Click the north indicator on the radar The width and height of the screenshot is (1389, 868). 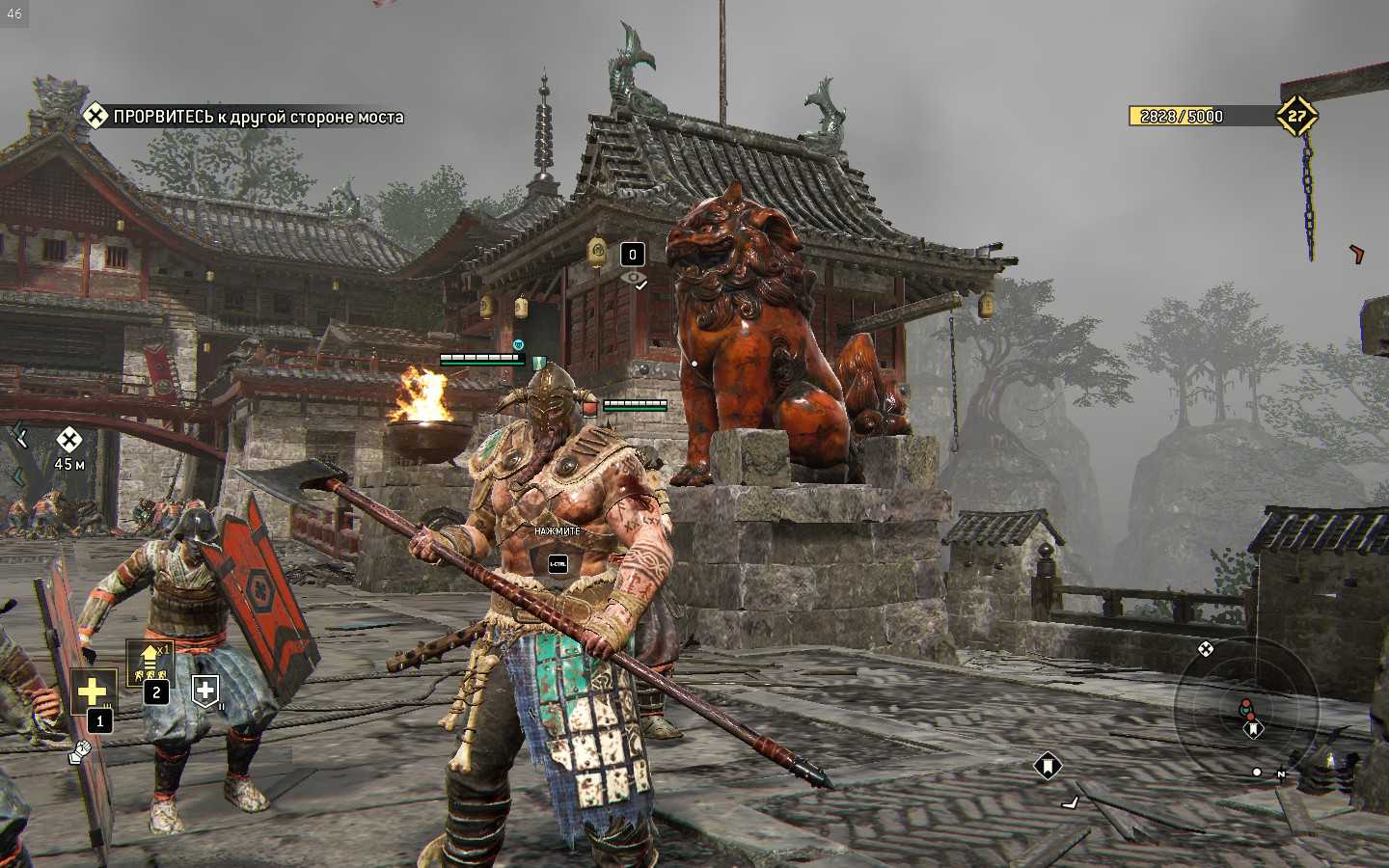coord(1280,773)
